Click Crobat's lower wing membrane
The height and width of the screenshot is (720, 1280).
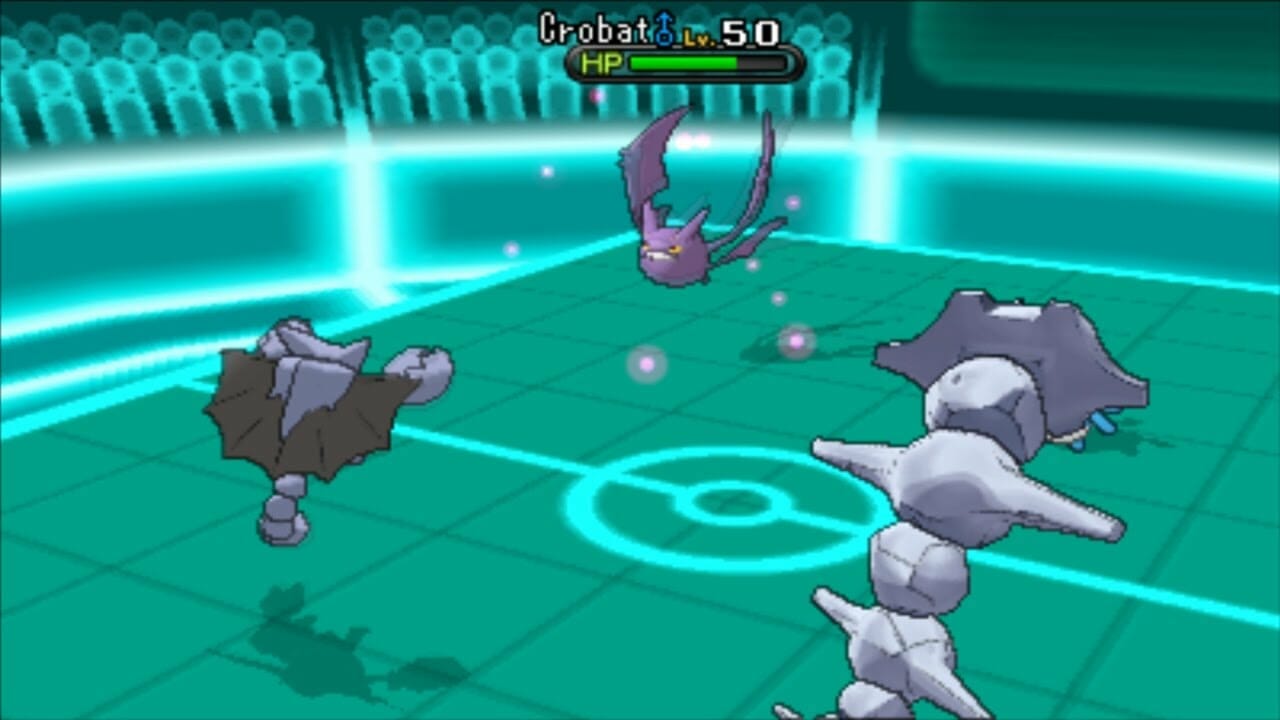click(x=755, y=235)
